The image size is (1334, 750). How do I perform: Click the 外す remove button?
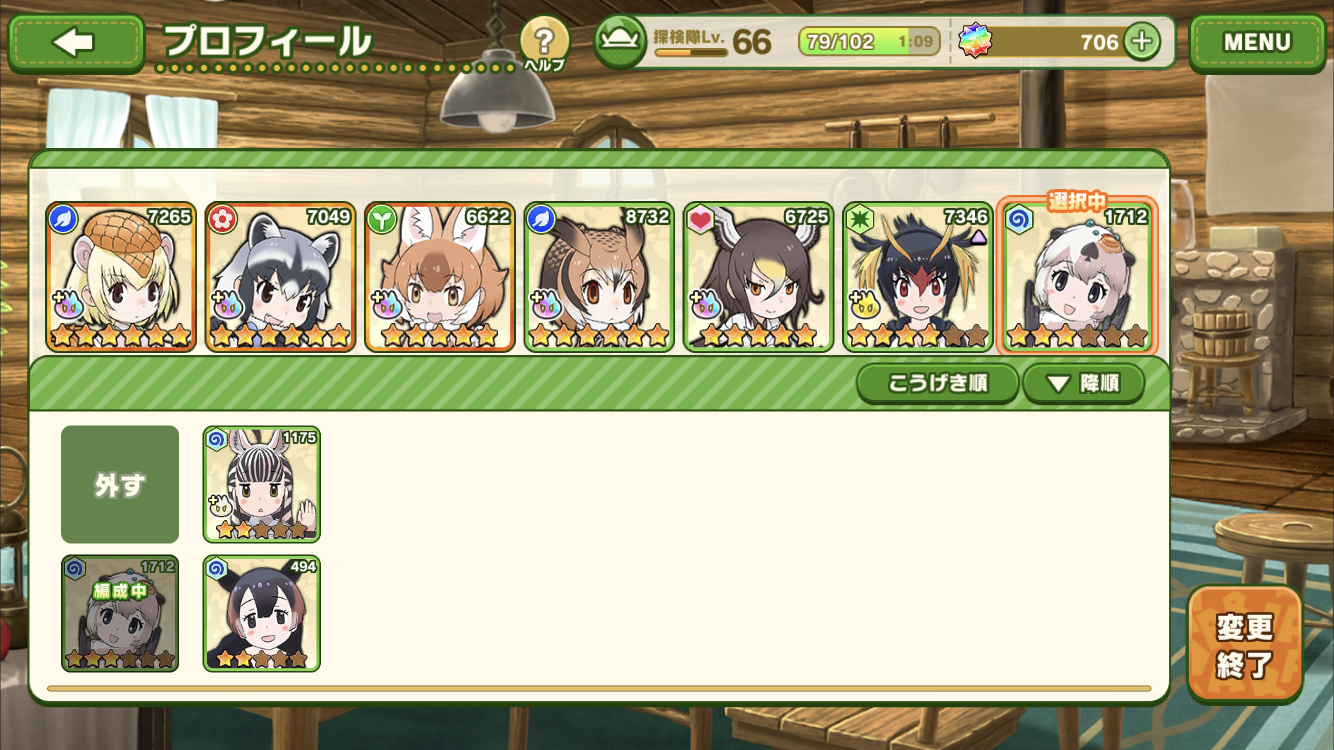tap(120, 485)
